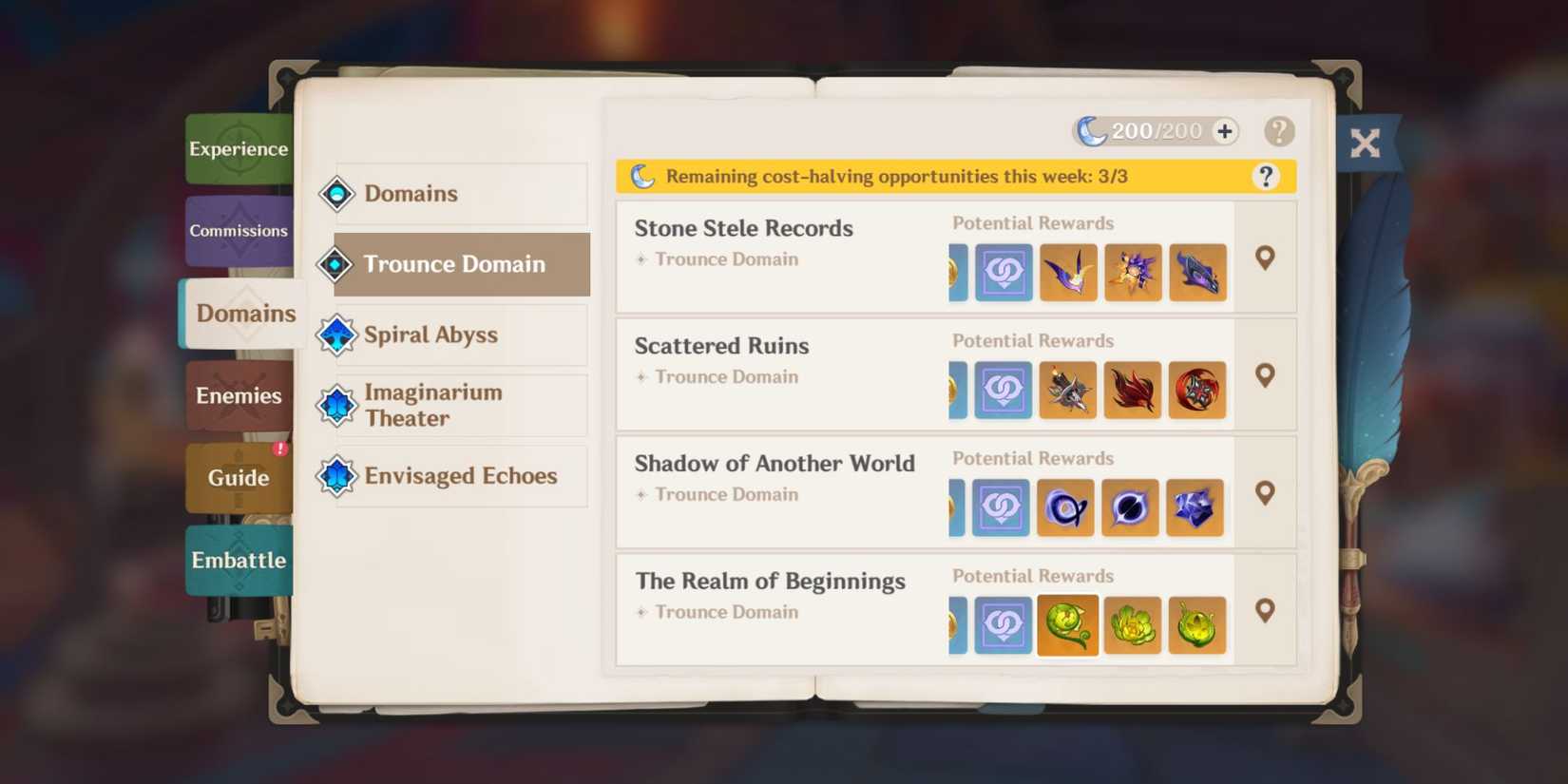Close the Adventurer Handbook
The image size is (1568, 784).
tap(1367, 143)
